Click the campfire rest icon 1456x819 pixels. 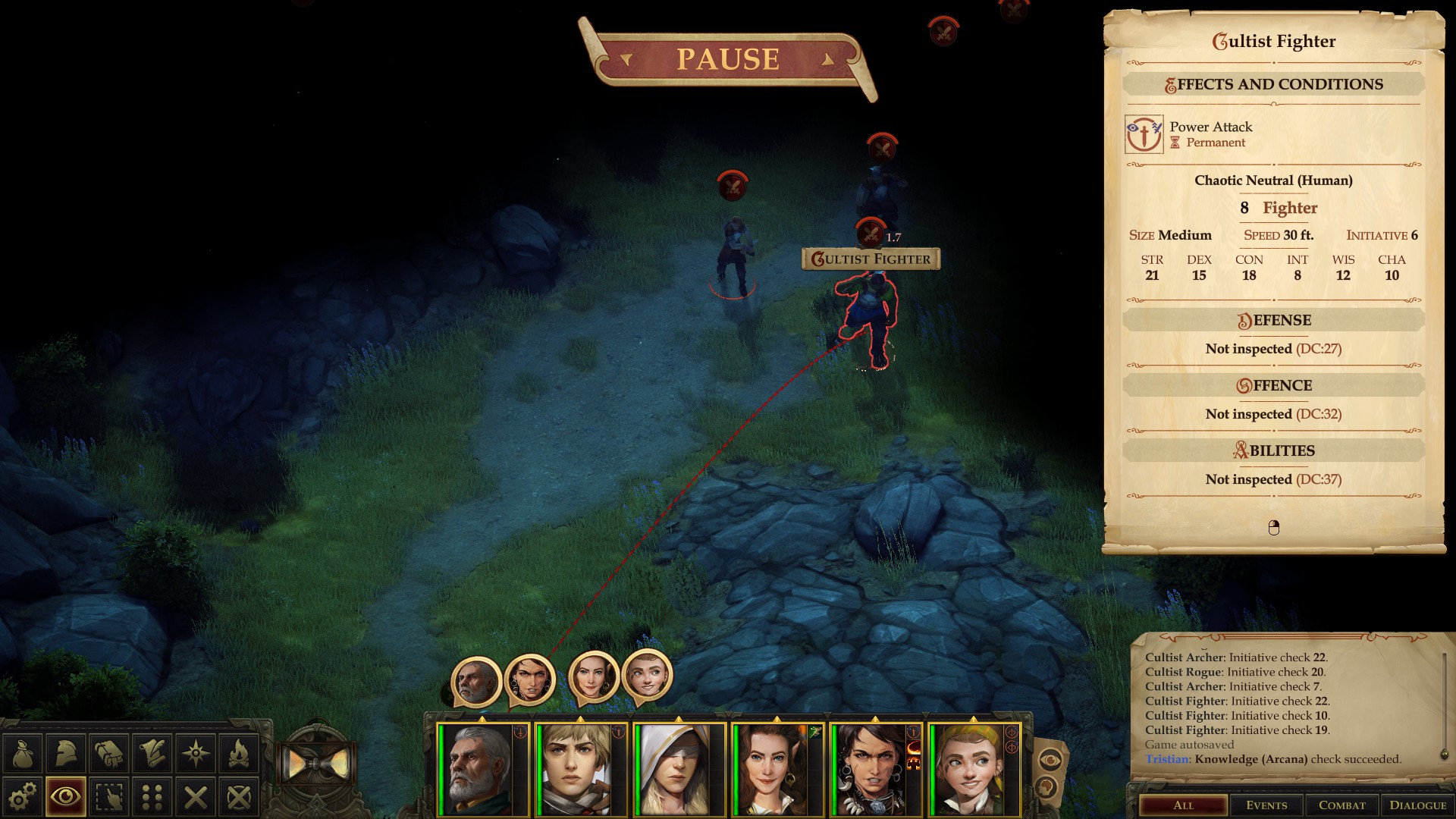[x=240, y=755]
